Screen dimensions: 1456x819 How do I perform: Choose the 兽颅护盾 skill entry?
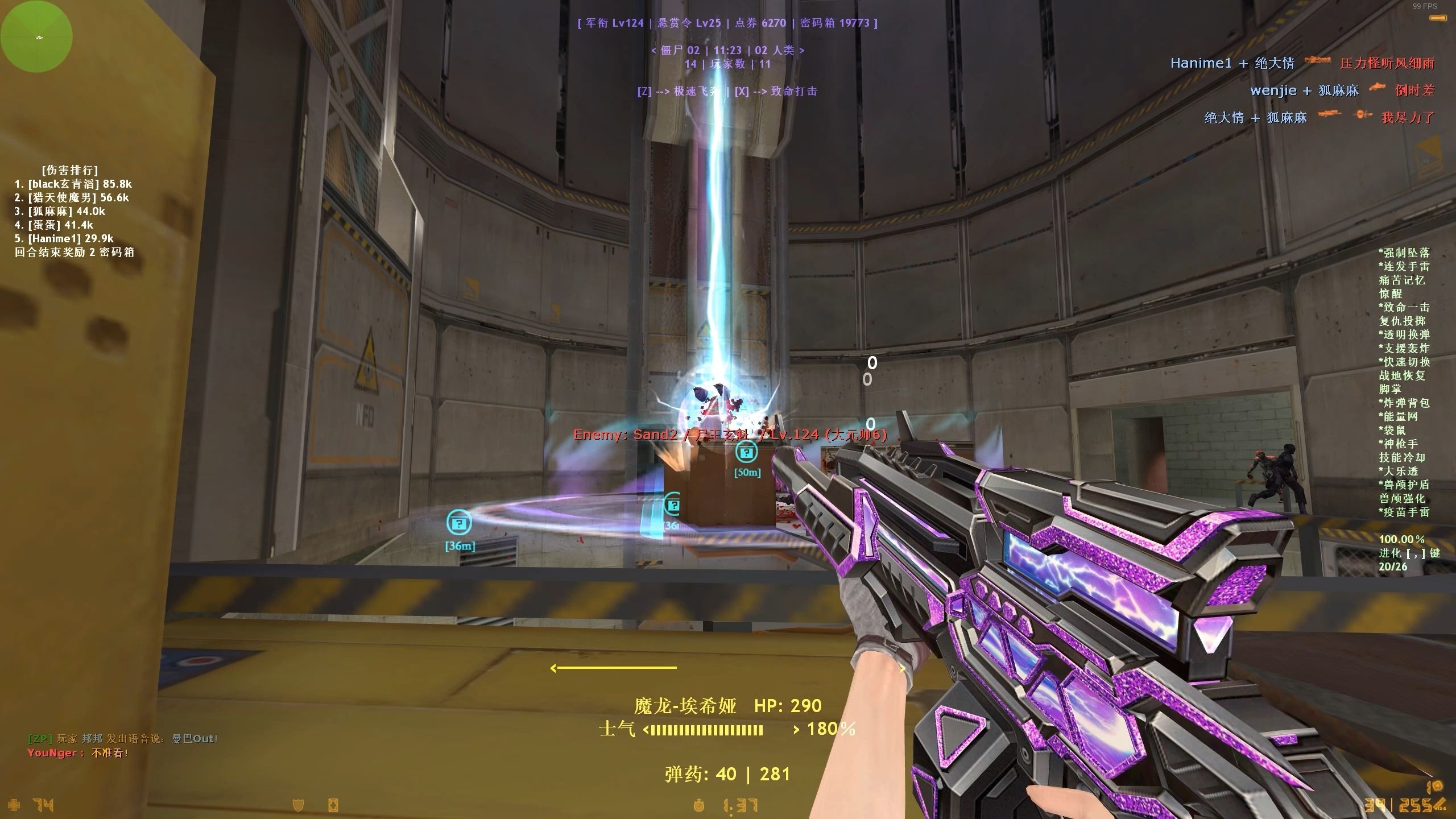[x=1404, y=485]
